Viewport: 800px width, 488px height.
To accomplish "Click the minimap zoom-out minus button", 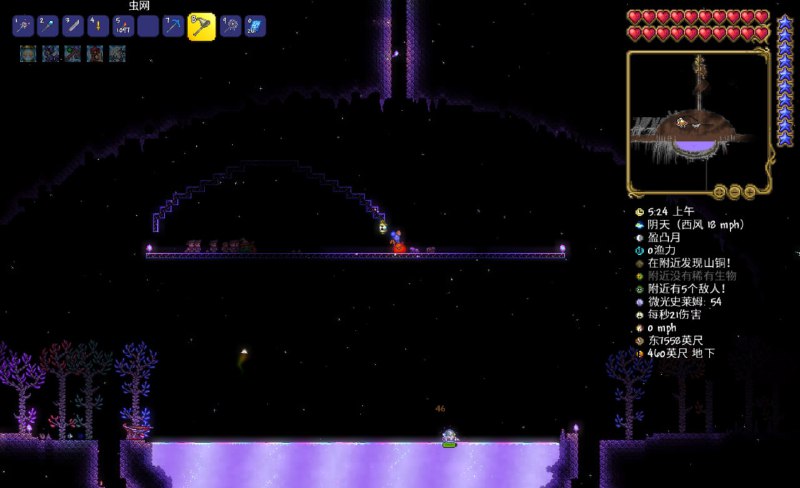I will (x=735, y=191).
